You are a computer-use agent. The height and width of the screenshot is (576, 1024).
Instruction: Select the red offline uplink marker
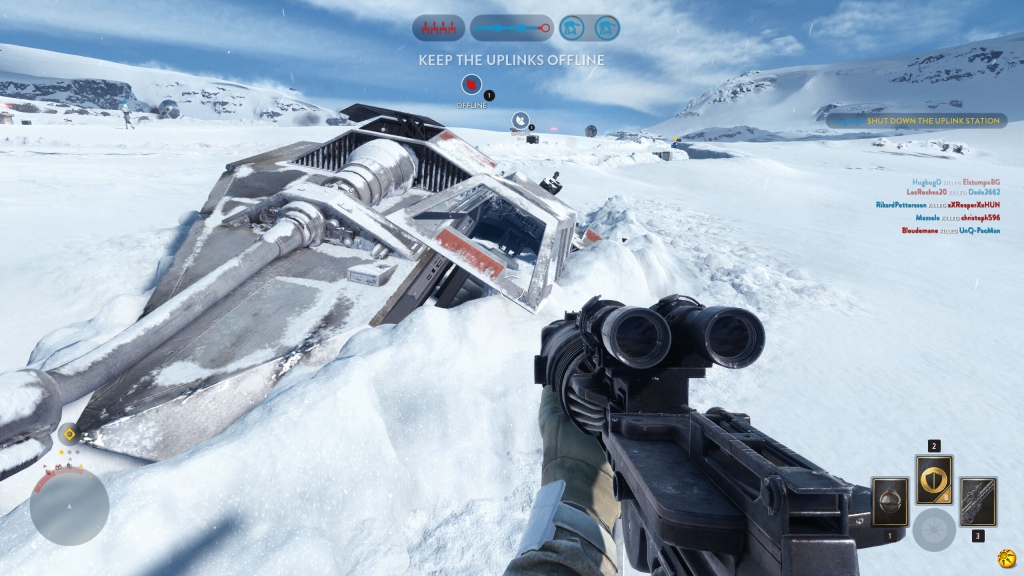pos(470,86)
